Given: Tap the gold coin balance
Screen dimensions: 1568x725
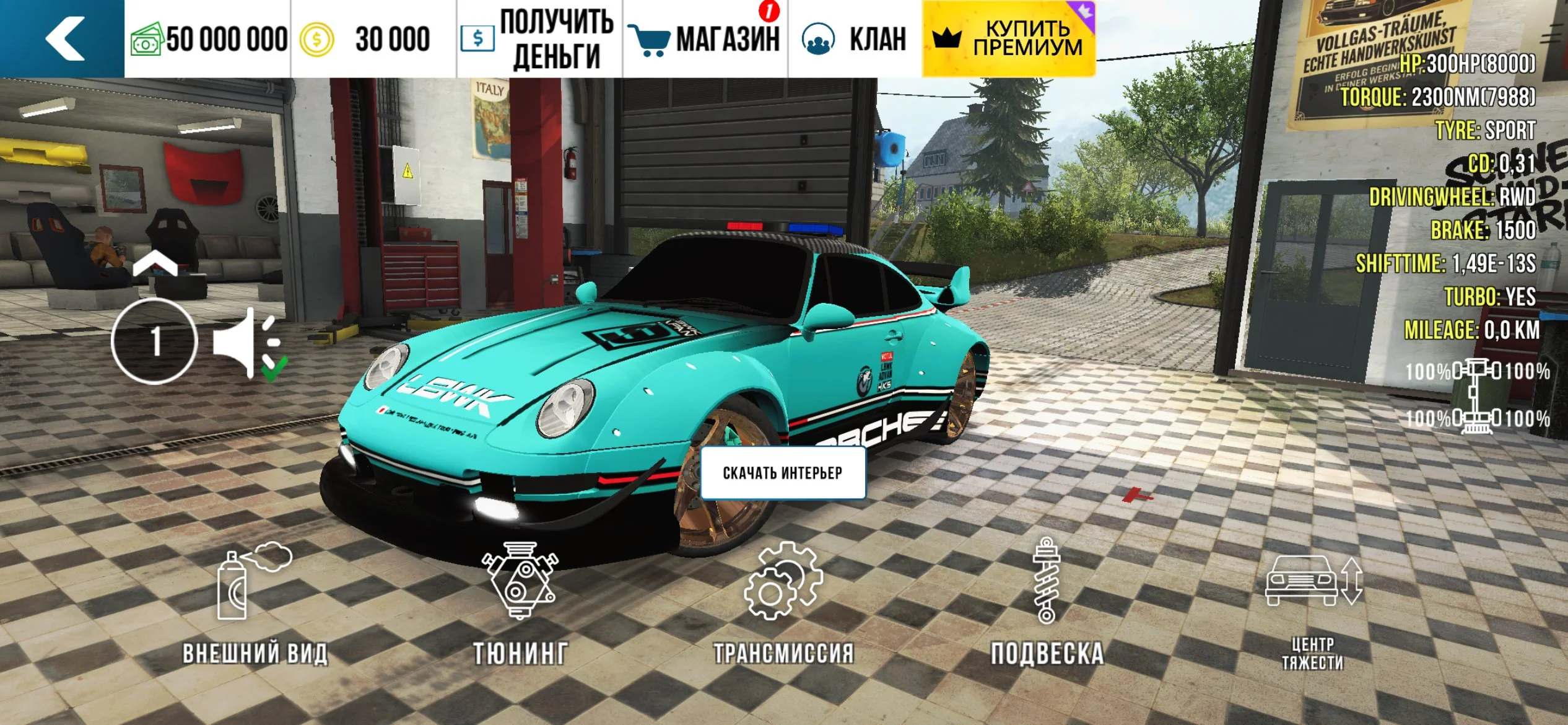Looking at the screenshot, I should [365, 38].
